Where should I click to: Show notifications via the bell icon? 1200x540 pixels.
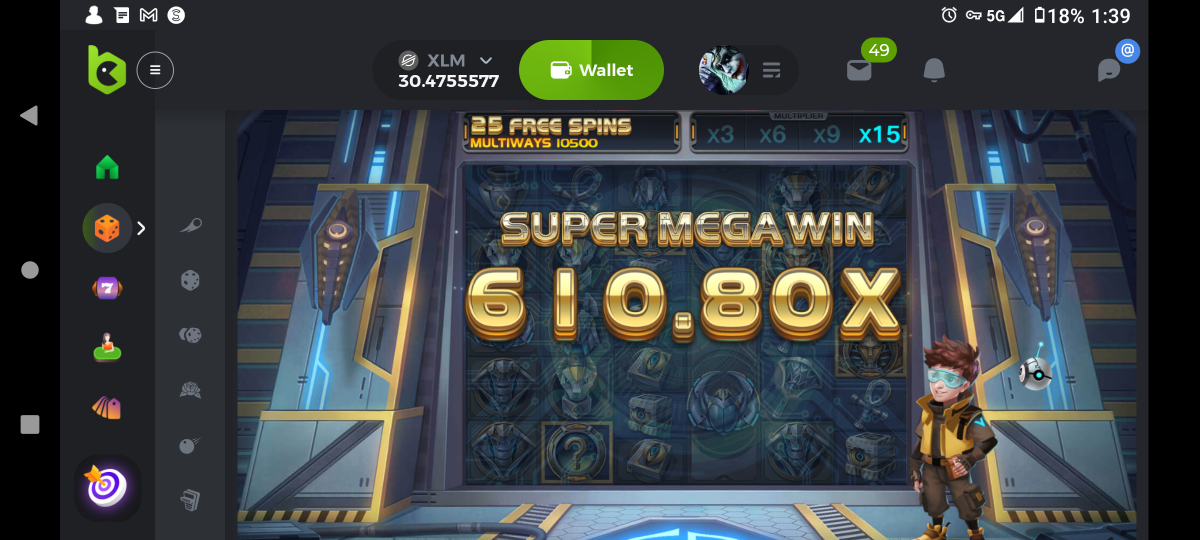click(x=934, y=70)
